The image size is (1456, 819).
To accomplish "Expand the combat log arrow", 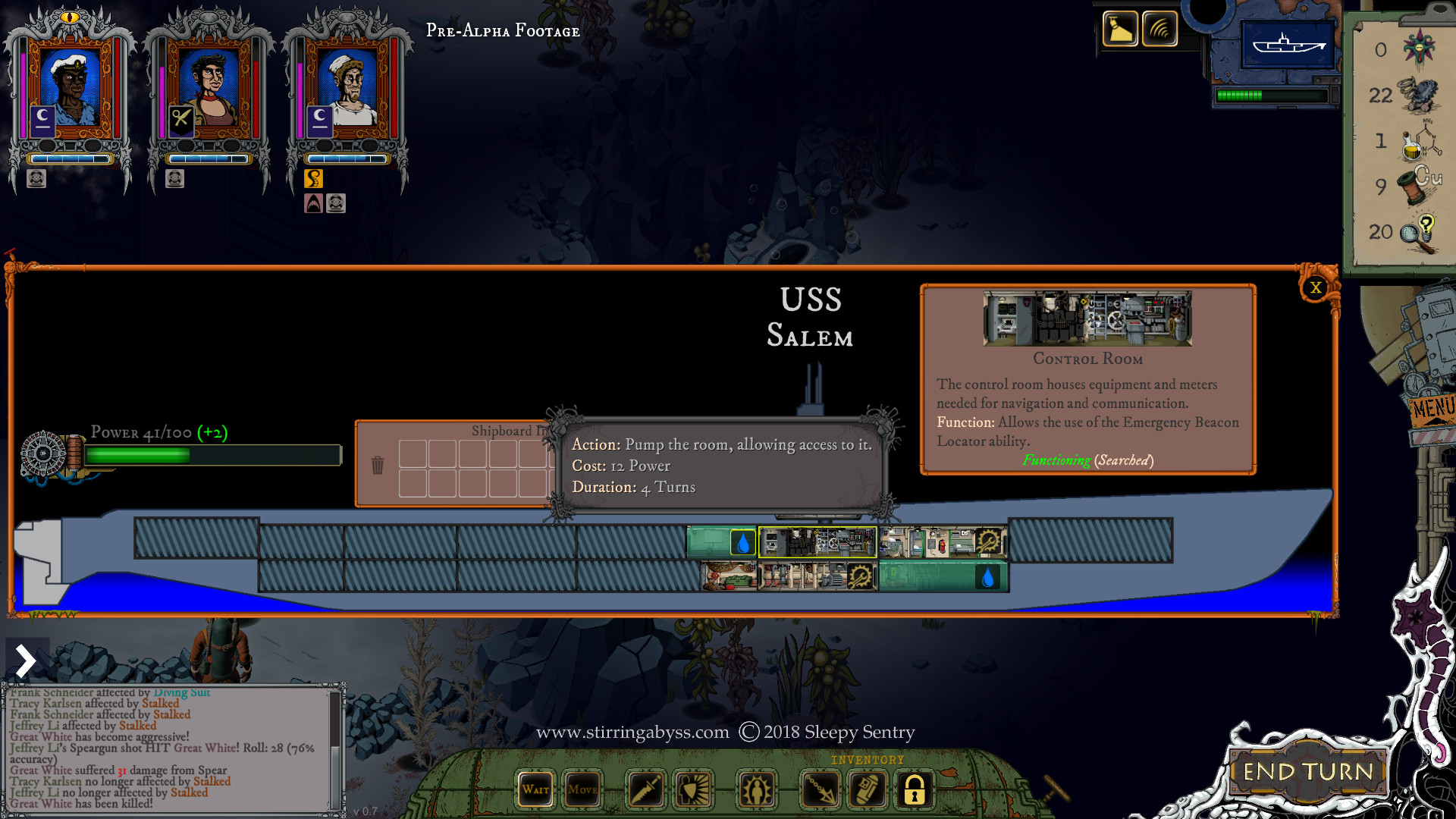I will [x=26, y=661].
